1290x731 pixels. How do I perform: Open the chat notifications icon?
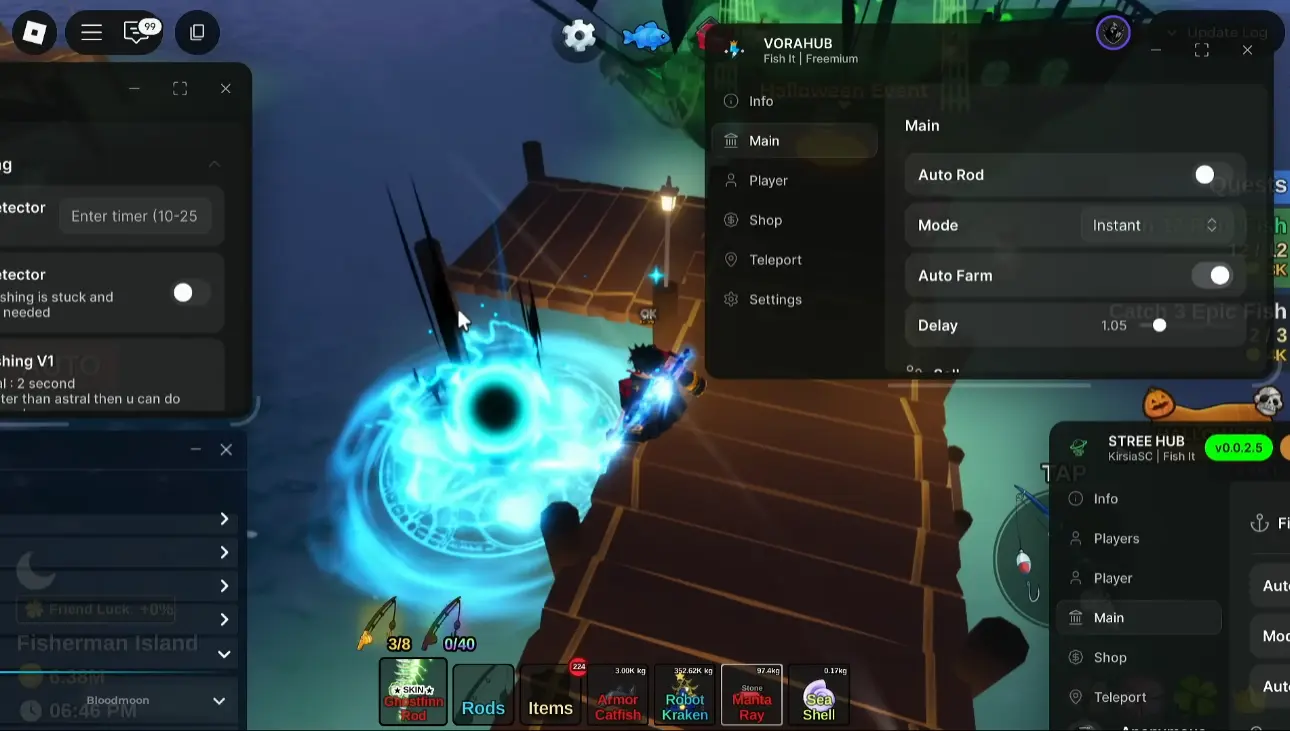(139, 32)
